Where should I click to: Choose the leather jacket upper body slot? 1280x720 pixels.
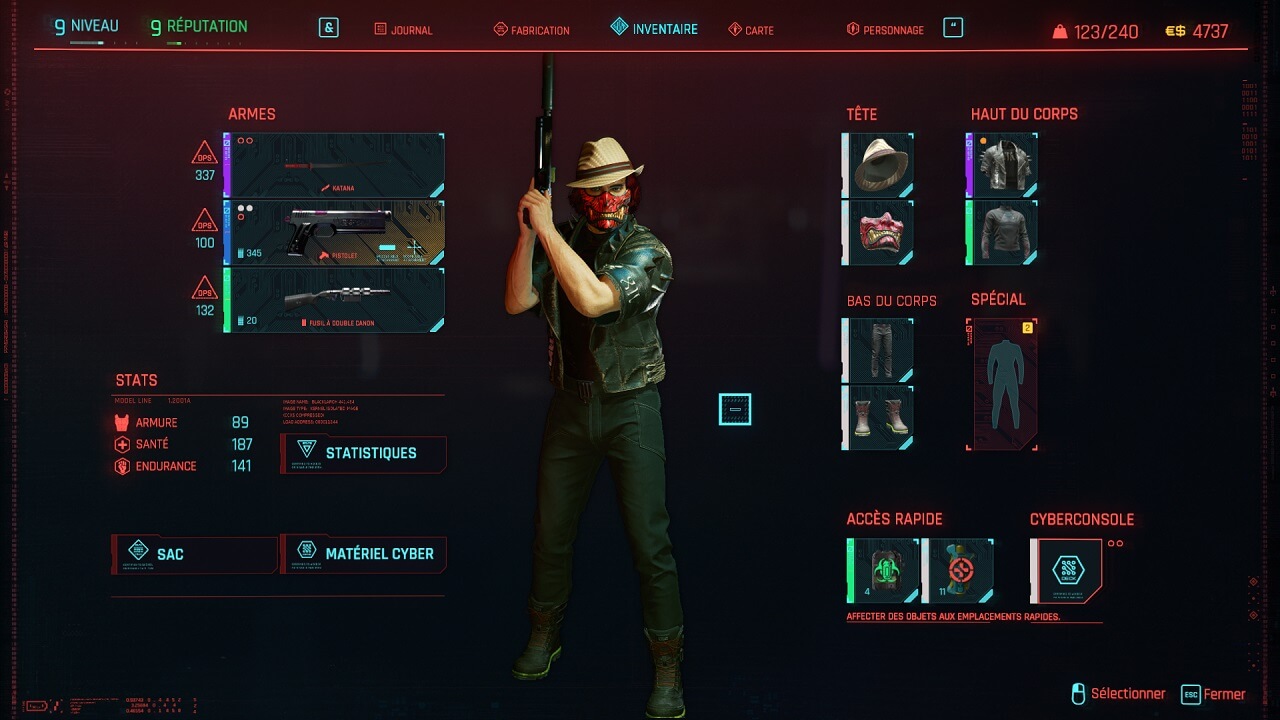click(1004, 165)
